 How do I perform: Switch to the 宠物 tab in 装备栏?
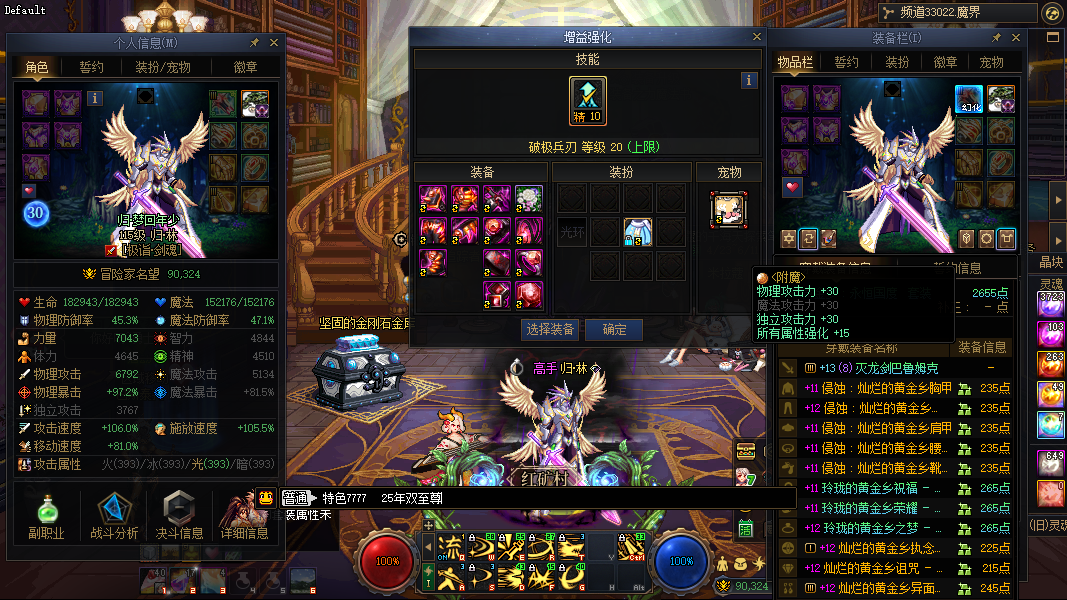click(991, 62)
